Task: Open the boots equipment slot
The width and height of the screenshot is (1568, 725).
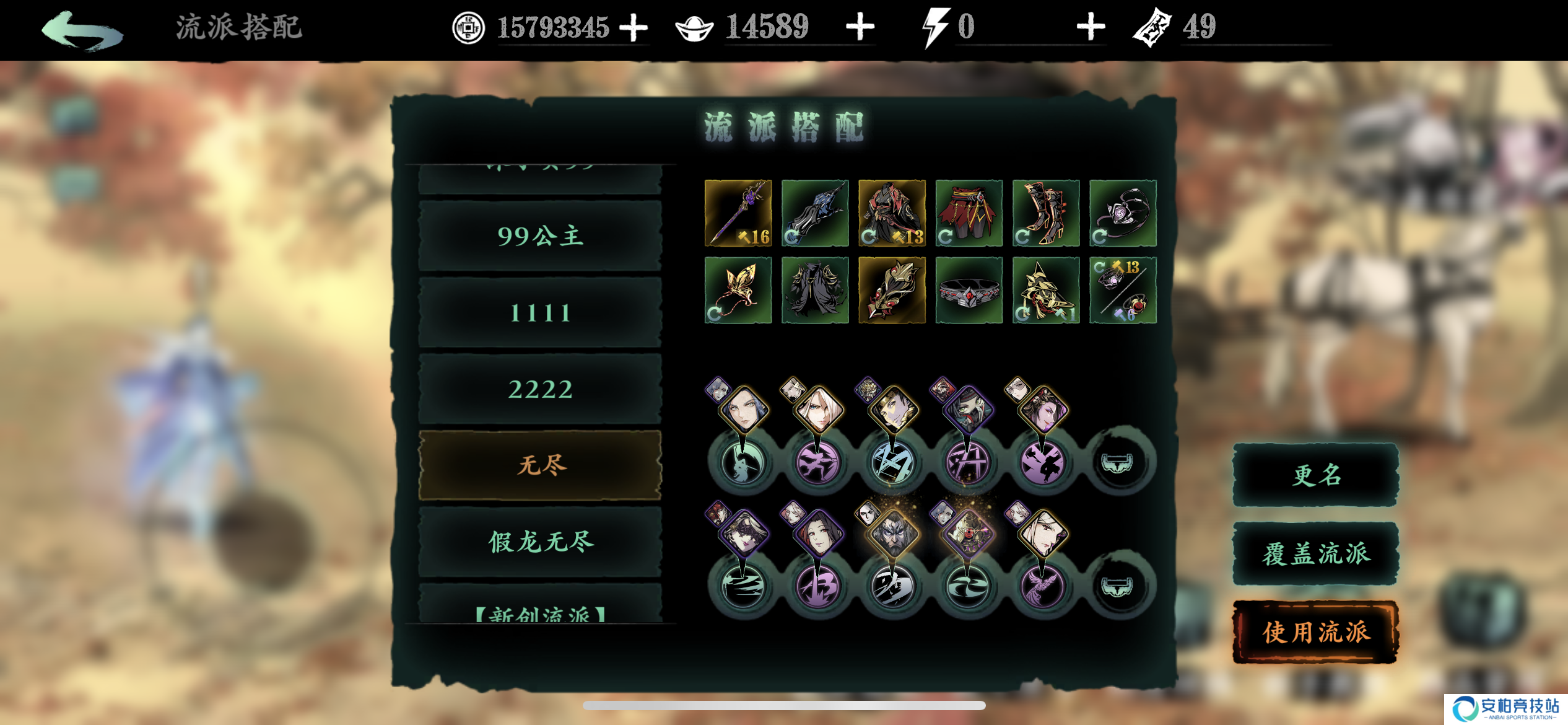Action: click(x=1046, y=214)
